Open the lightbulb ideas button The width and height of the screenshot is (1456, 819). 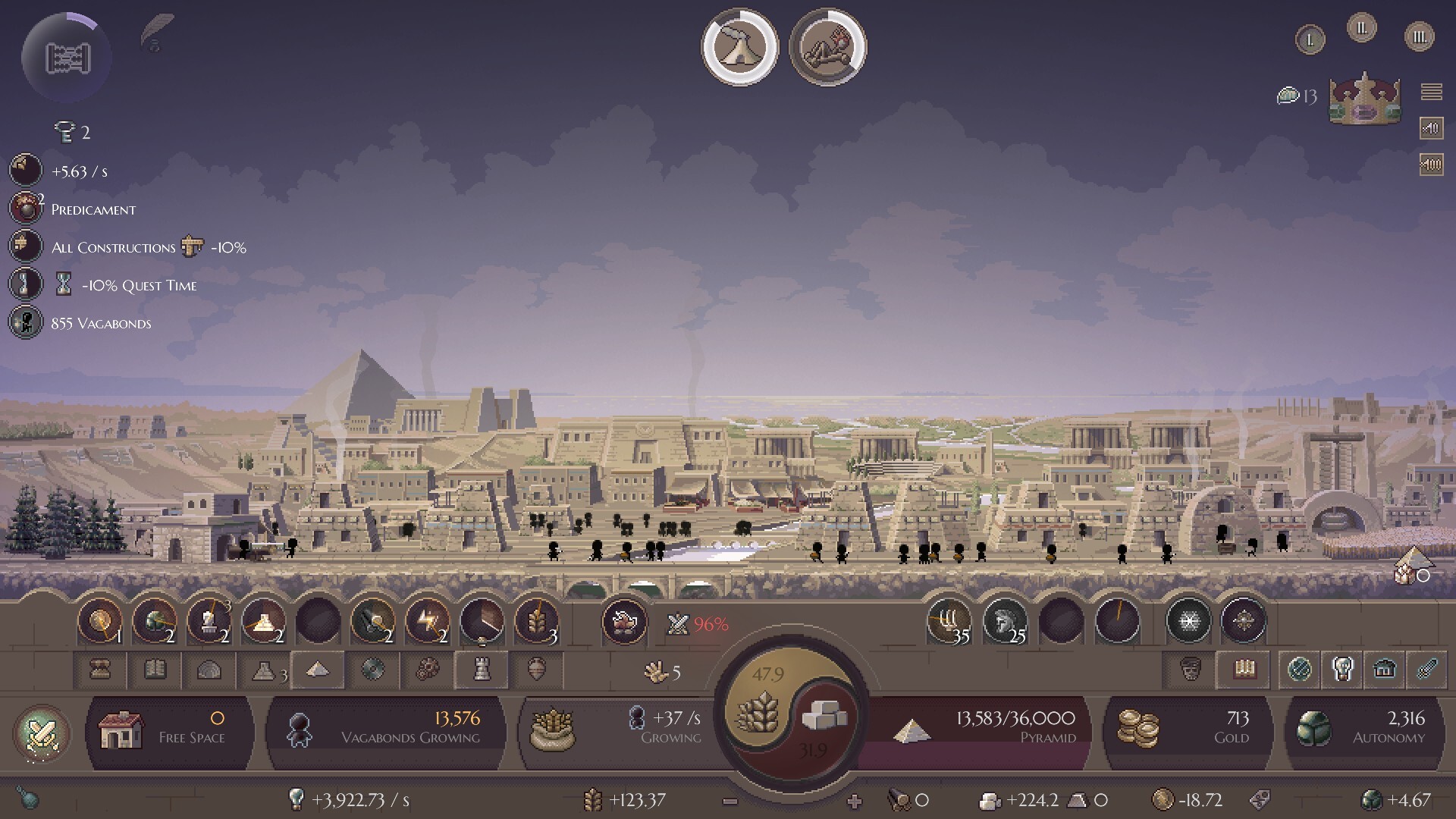(297, 799)
